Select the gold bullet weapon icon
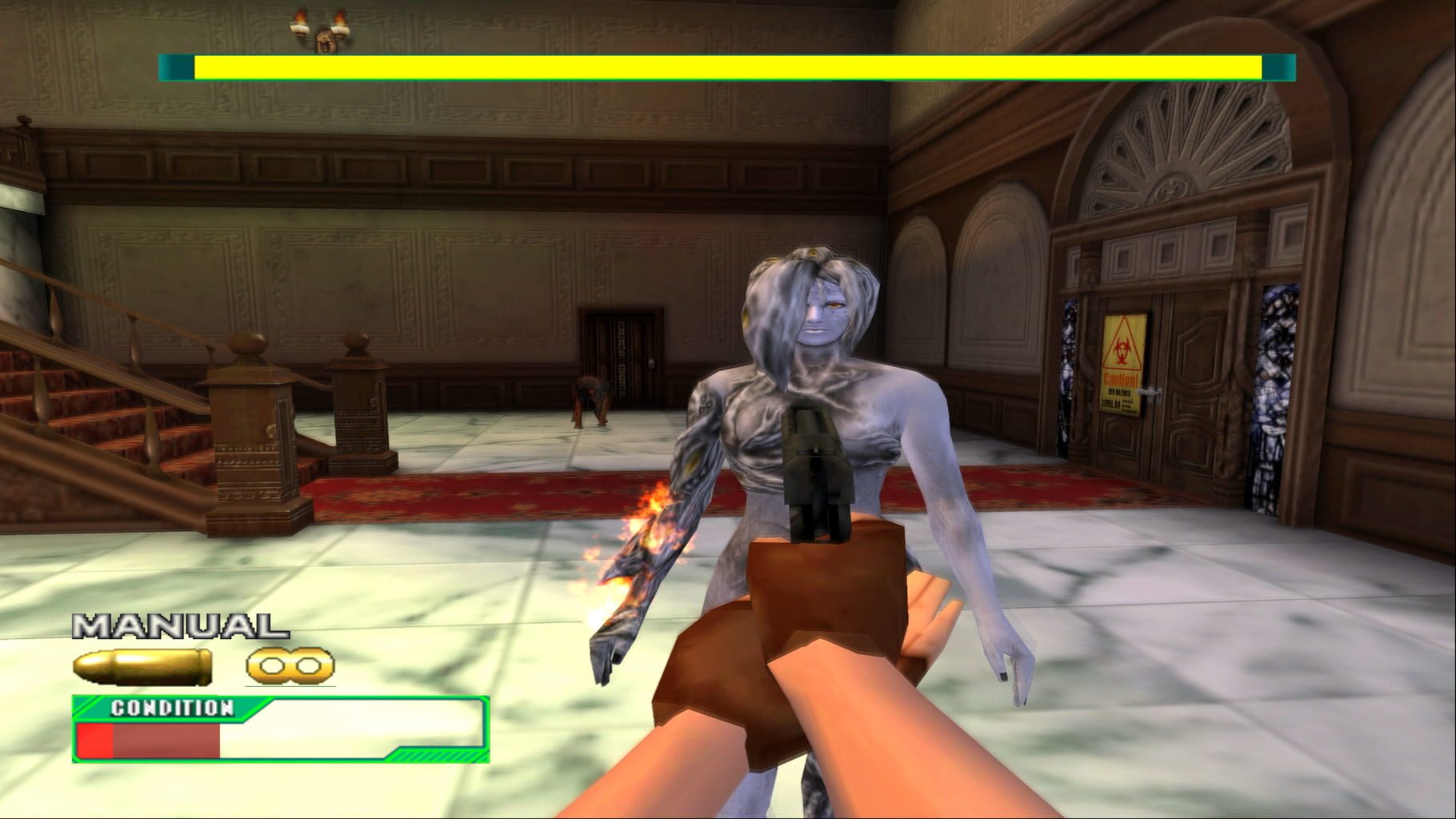Screen dimensions: 1456x819 pyautogui.click(x=142, y=667)
